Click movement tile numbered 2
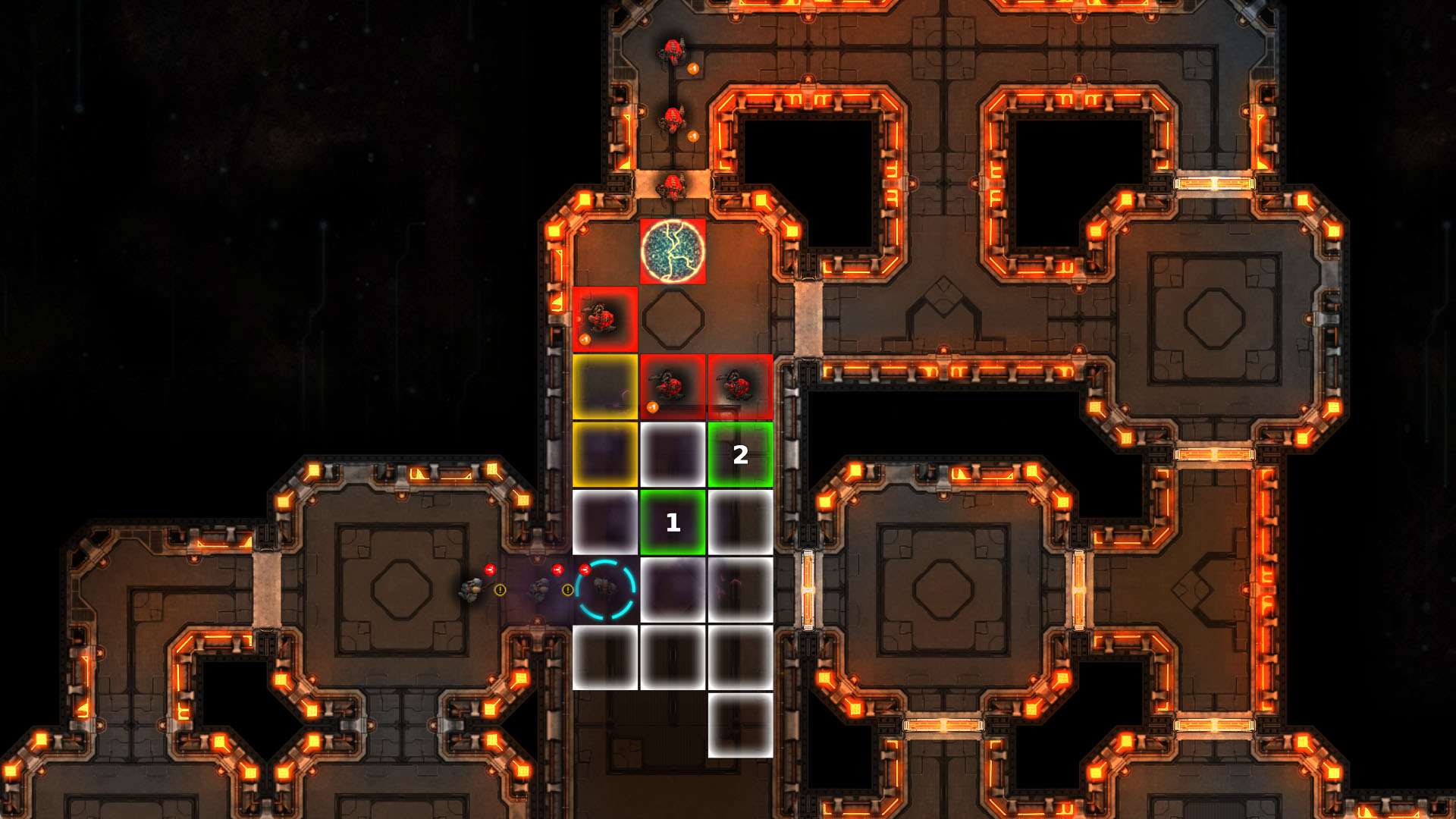The height and width of the screenshot is (819, 1456). (x=739, y=455)
